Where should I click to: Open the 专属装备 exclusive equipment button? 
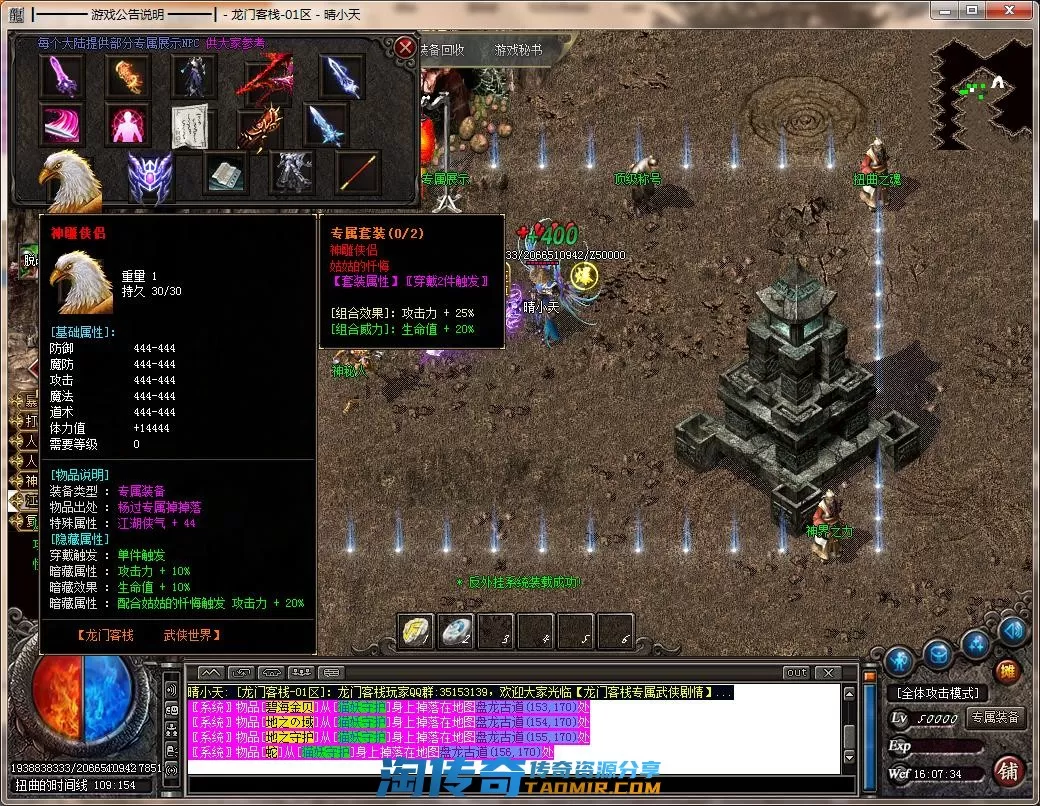click(995, 717)
